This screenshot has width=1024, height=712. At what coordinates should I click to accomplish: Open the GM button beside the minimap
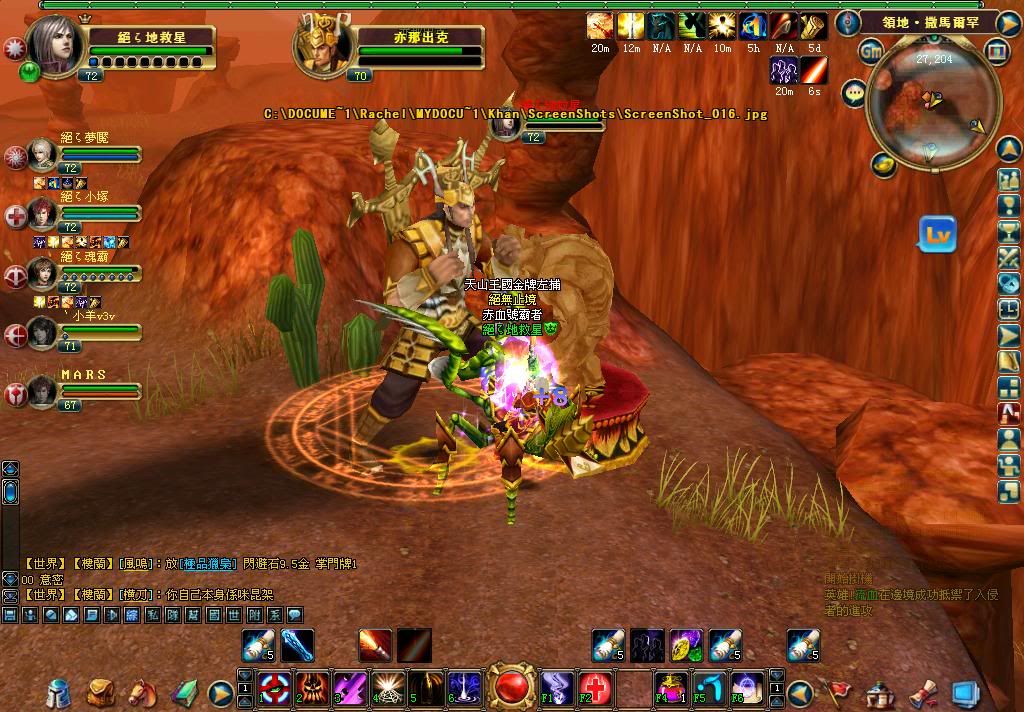coord(871,50)
